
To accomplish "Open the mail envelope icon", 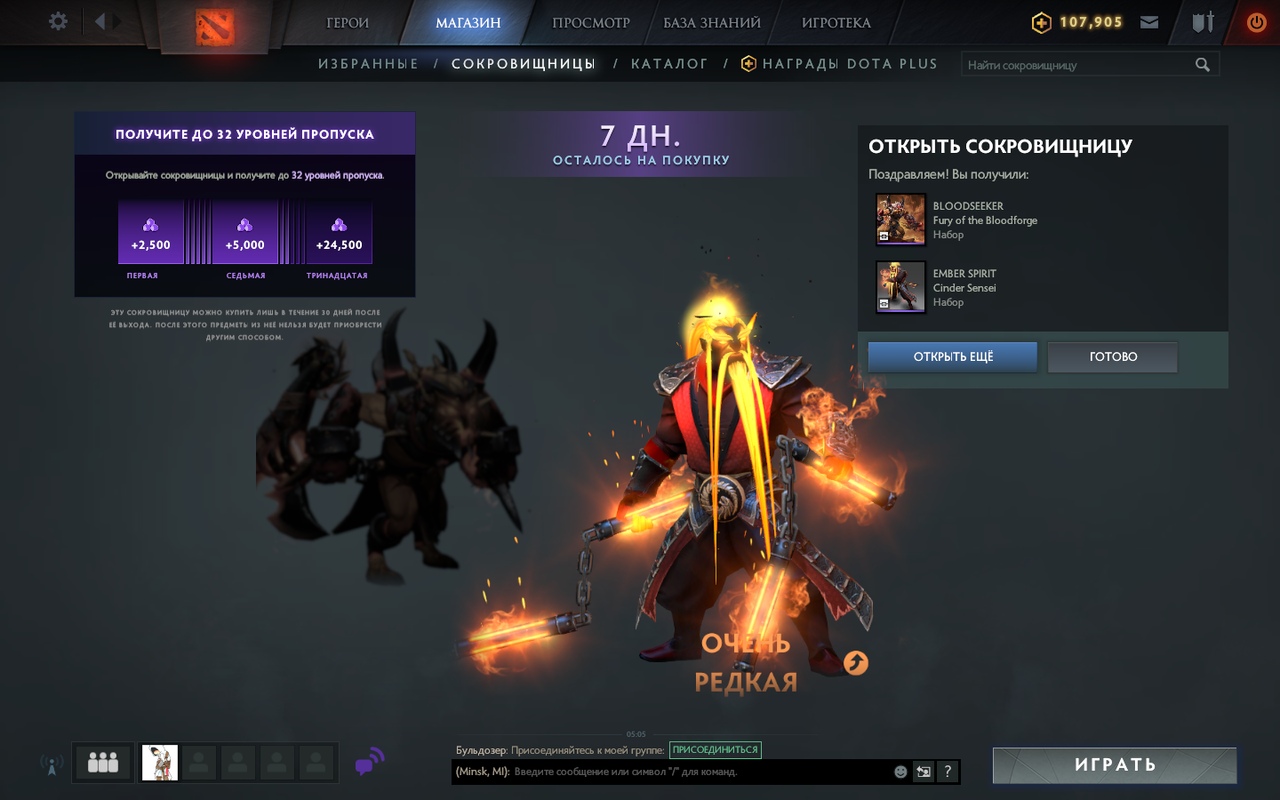I will coord(1149,22).
